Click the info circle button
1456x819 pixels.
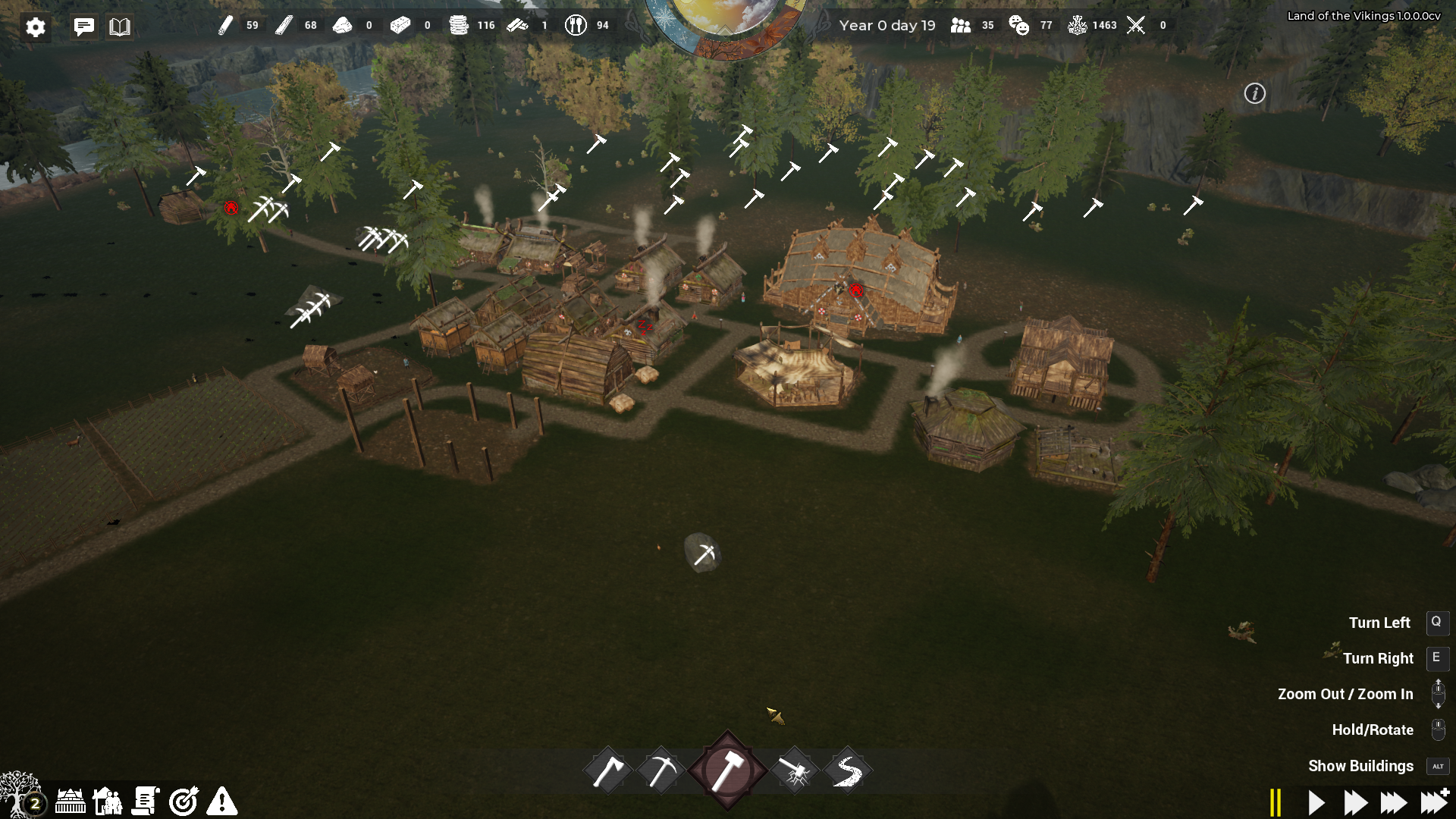pos(1255,93)
